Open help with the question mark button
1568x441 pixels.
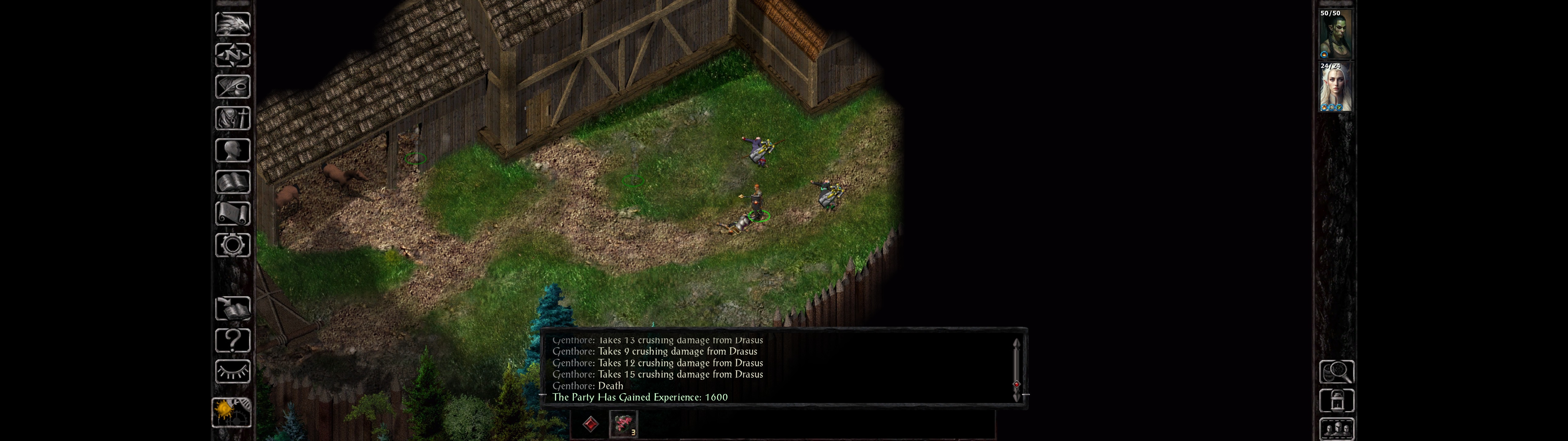[x=232, y=341]
